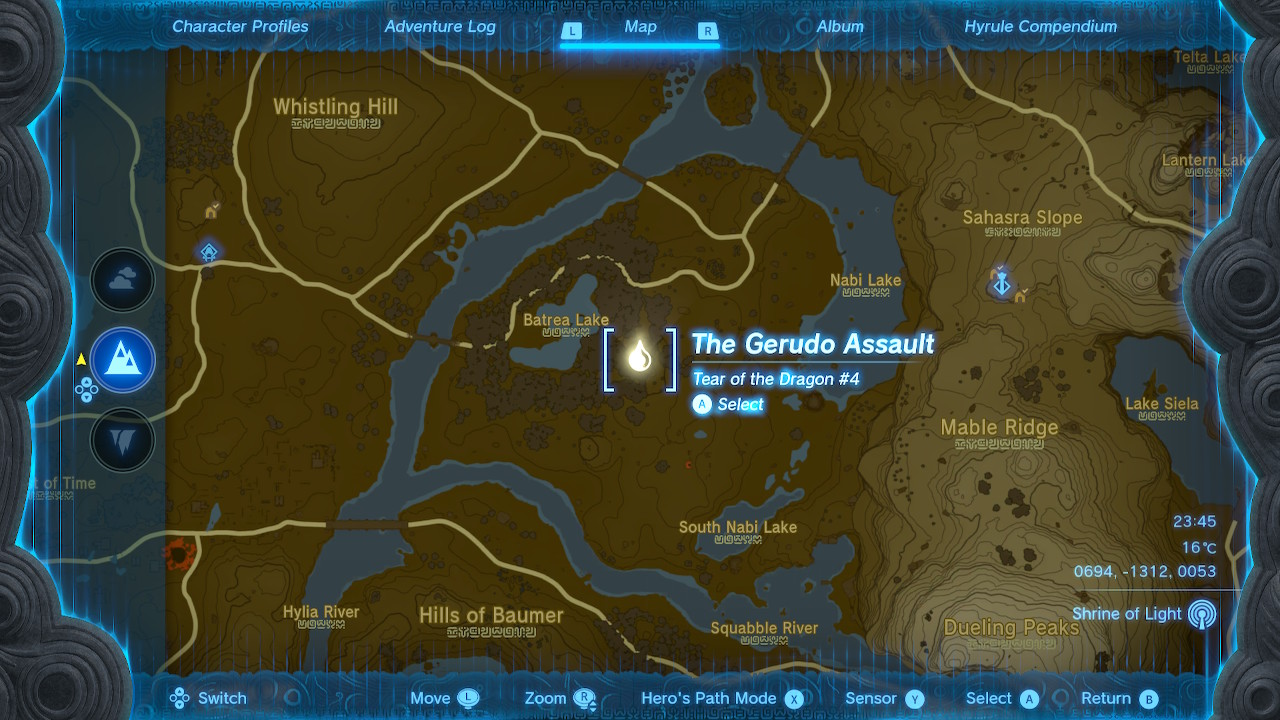
Task: Open the Adventure Log tab
Action: 440,27
